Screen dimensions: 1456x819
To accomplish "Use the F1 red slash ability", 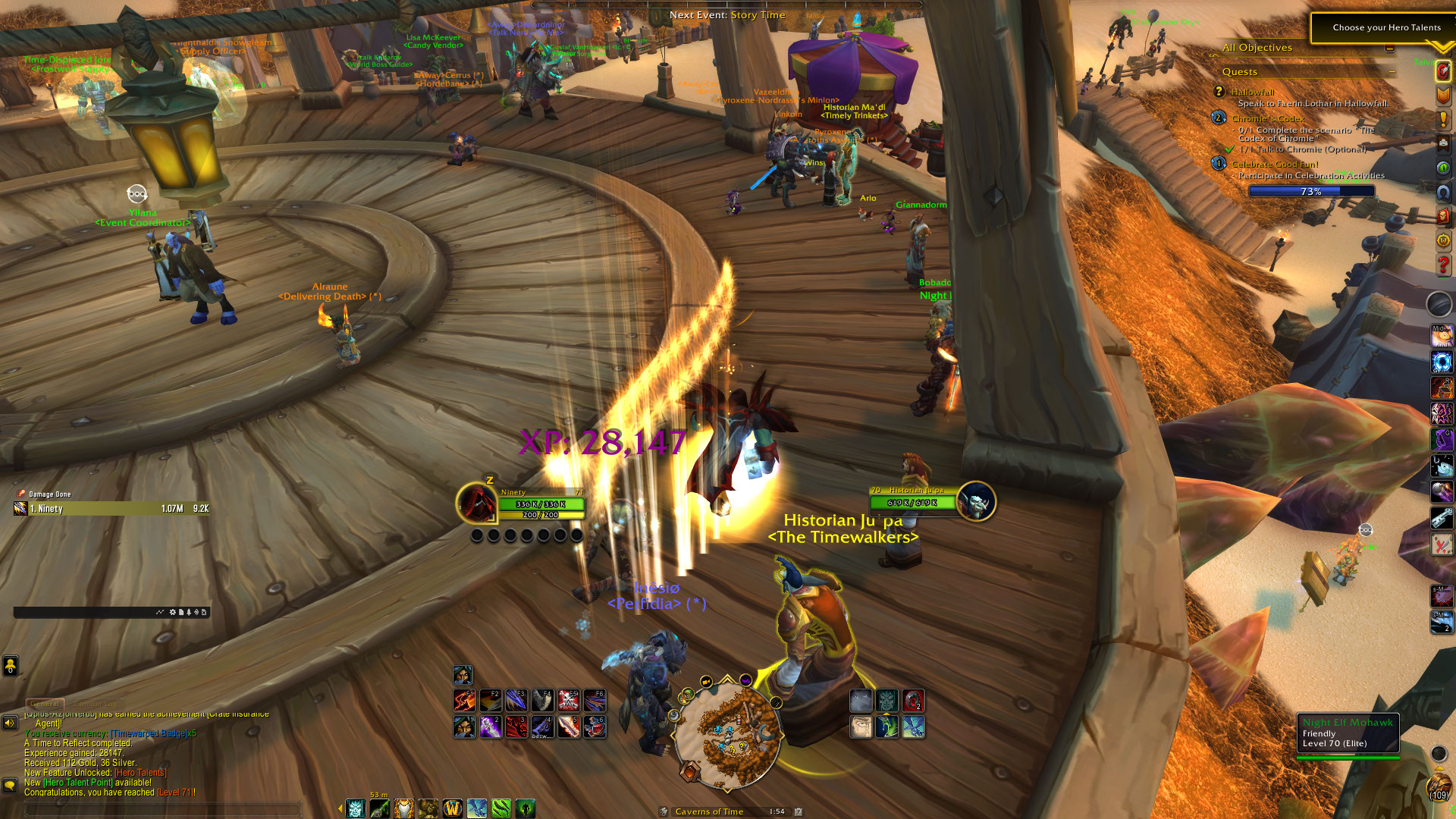I will coord(464,700).
